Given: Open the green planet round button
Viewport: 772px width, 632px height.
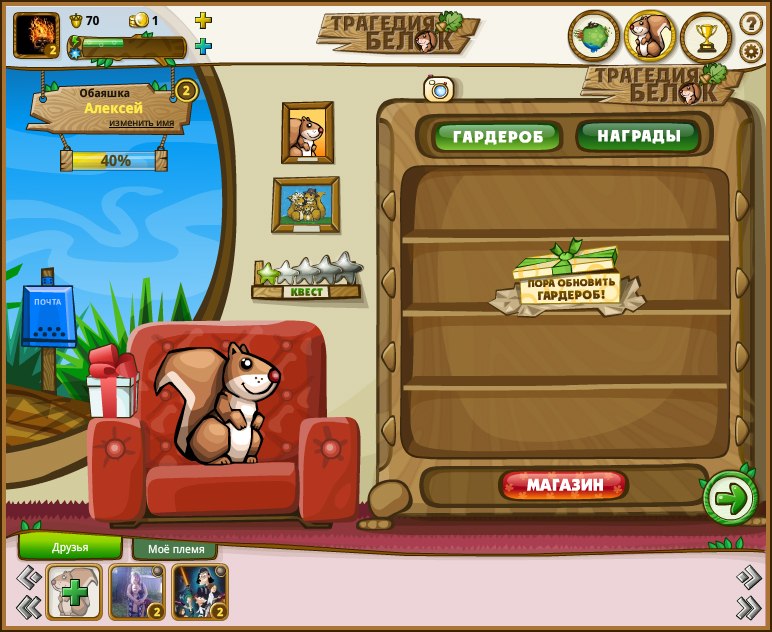Looking at the screenshot, I should 593,37.
